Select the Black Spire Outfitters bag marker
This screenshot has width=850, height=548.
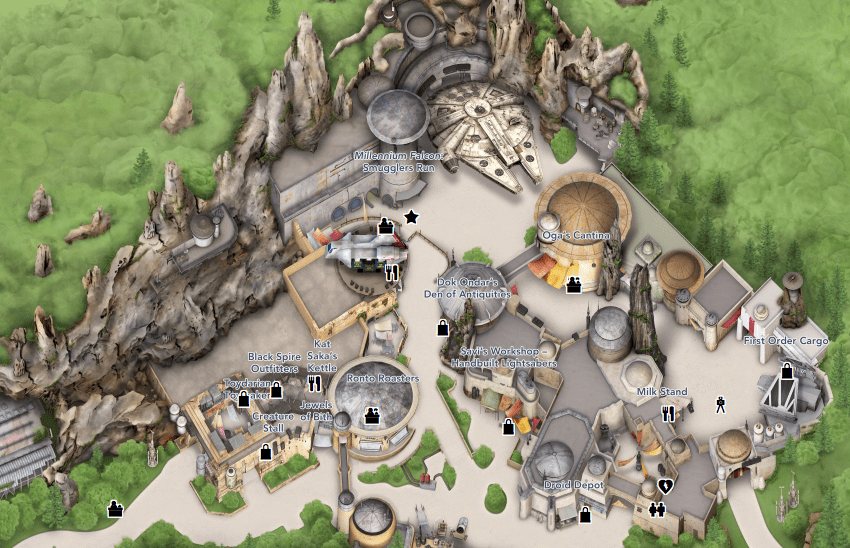click(276, 390)
